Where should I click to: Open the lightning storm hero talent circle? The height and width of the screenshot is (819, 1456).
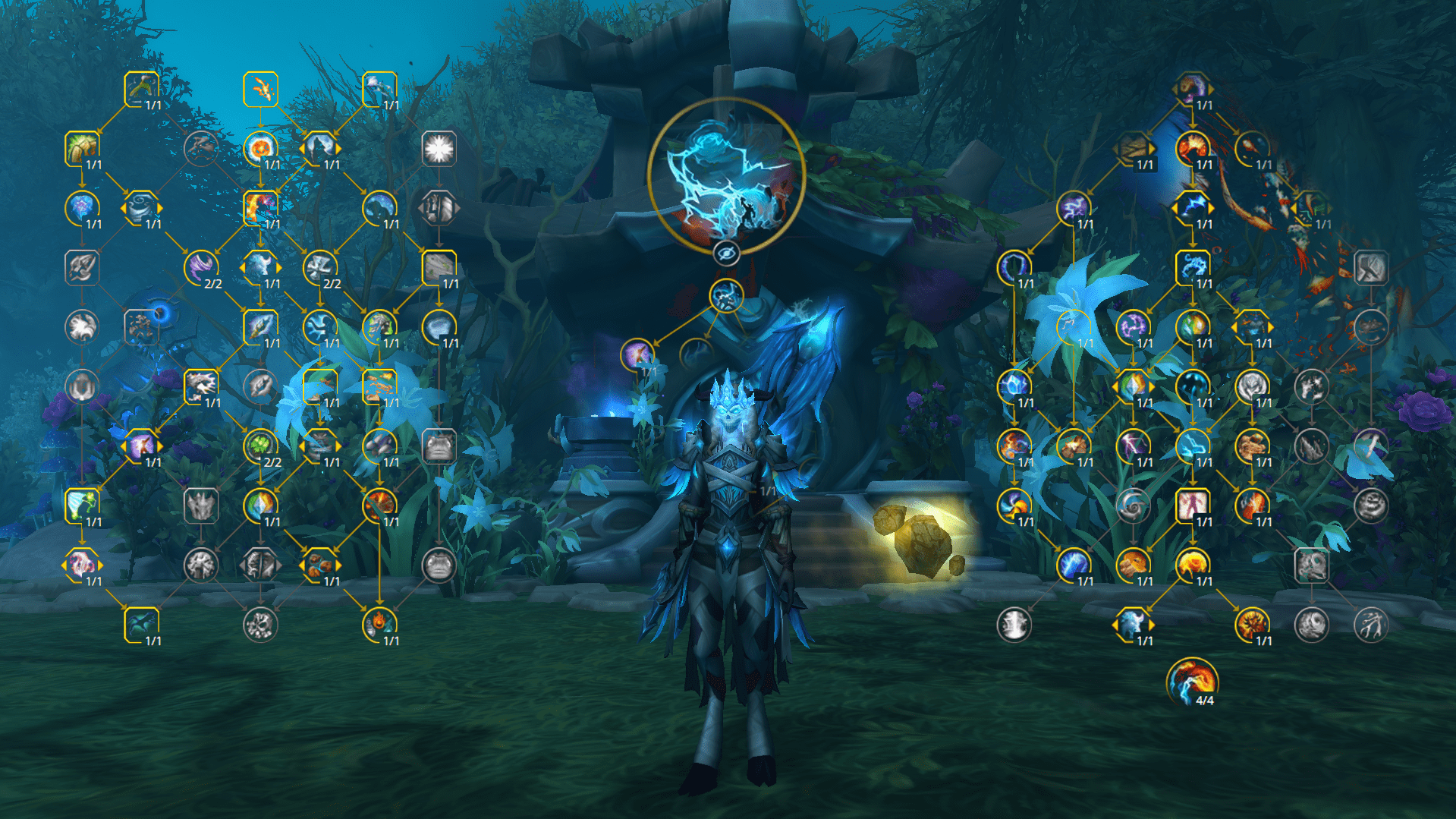726,176
